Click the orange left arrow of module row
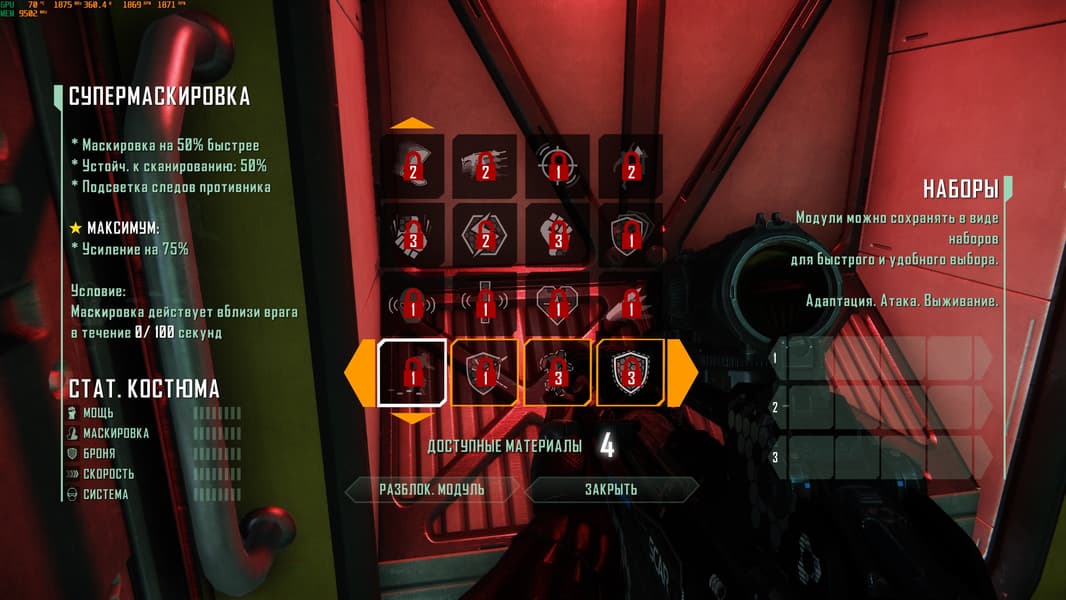 click(358, 373)
